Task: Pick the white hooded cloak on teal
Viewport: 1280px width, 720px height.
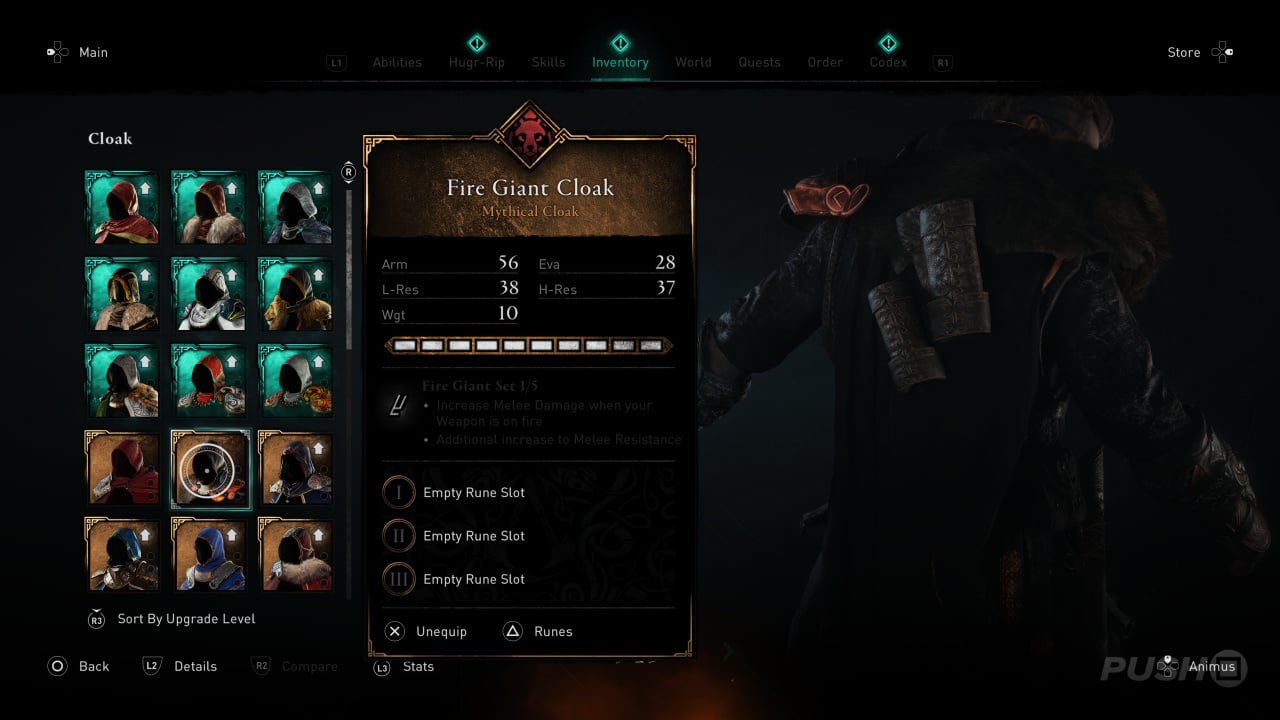Action: coord(209,295)
